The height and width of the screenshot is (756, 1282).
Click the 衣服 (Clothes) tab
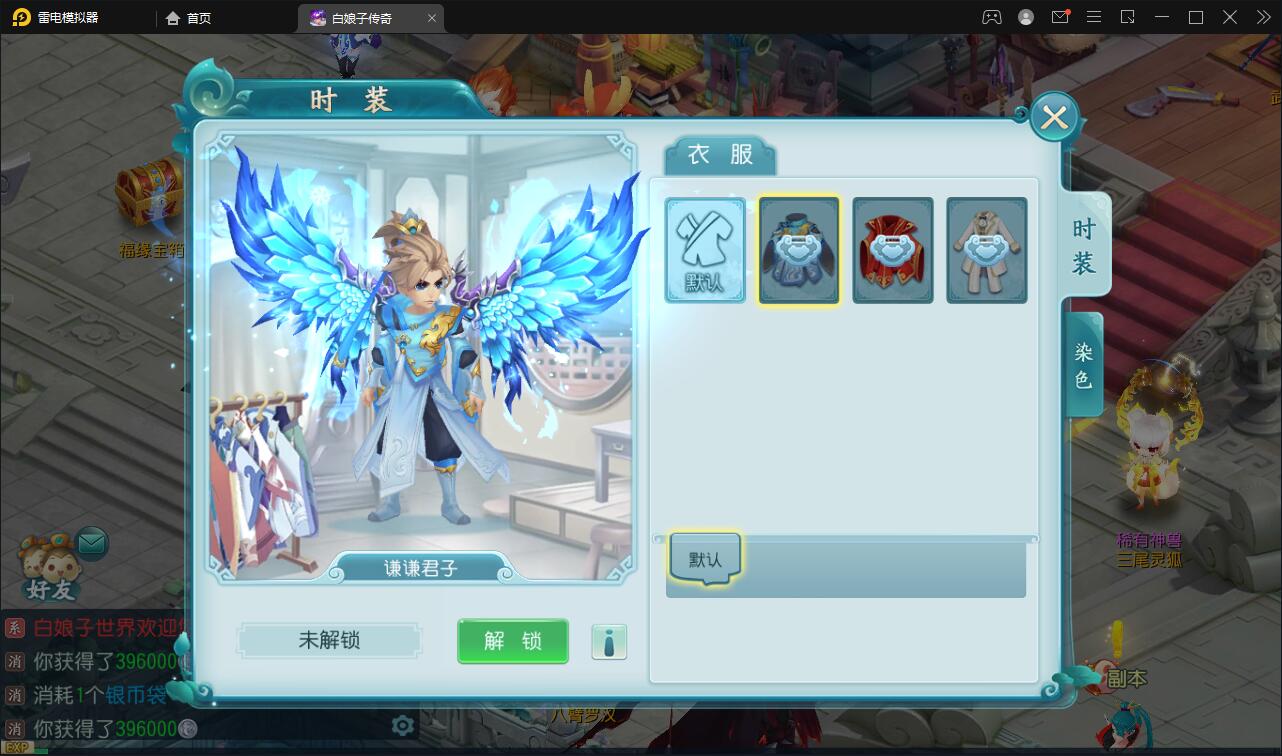718,155
